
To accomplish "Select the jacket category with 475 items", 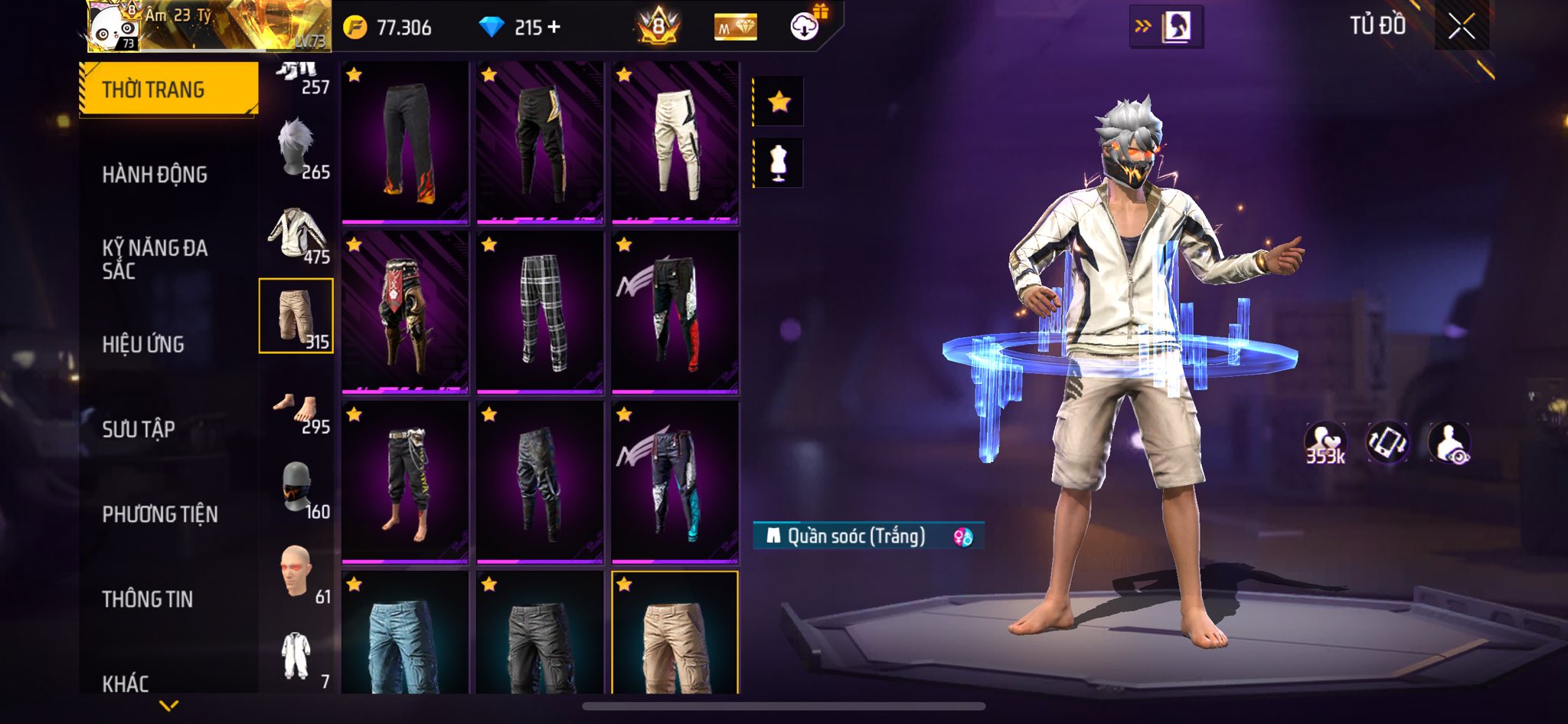I will tap(297, 233).
